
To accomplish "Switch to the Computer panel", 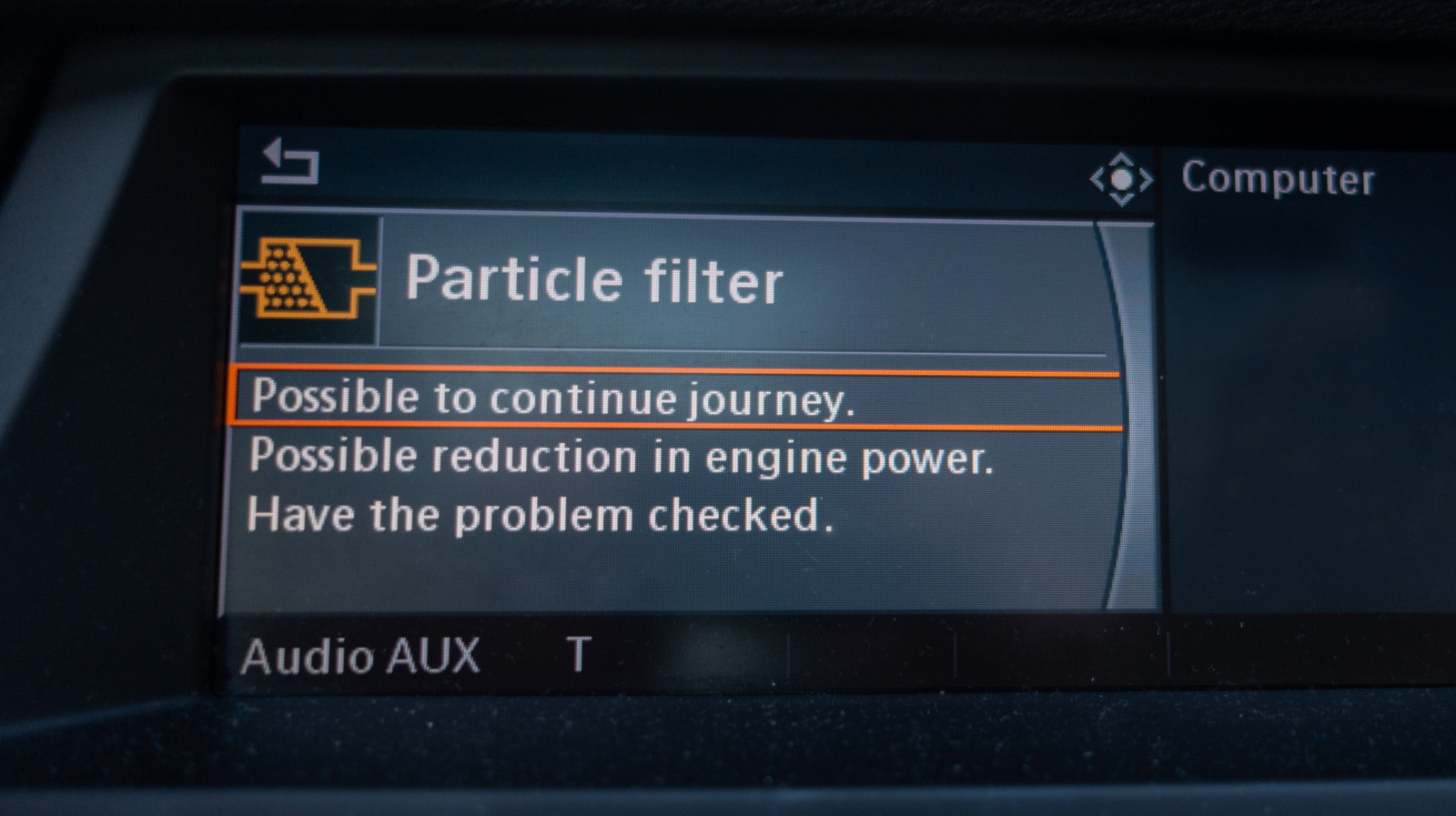I will [x=1279, y=179].
